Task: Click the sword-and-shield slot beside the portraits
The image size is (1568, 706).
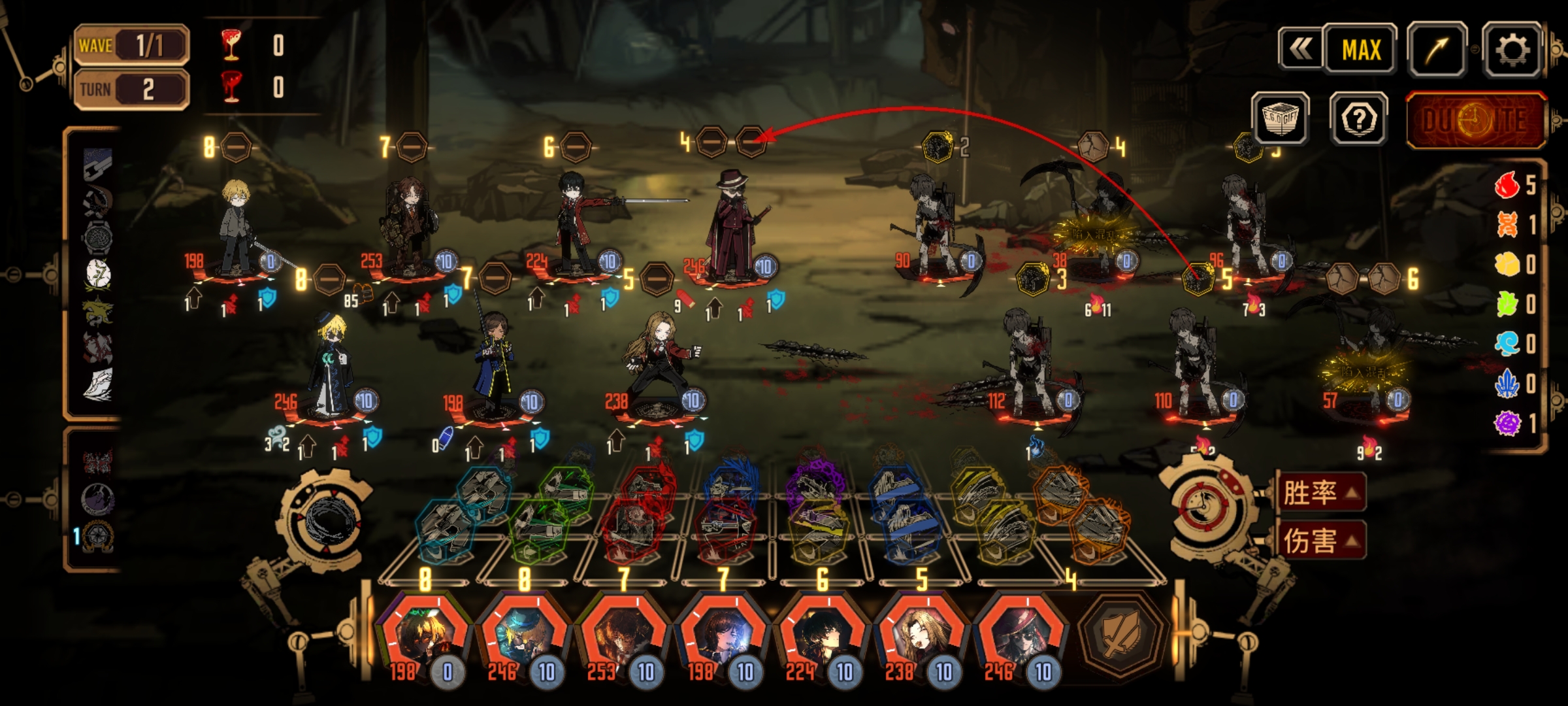Action: 1121,633
